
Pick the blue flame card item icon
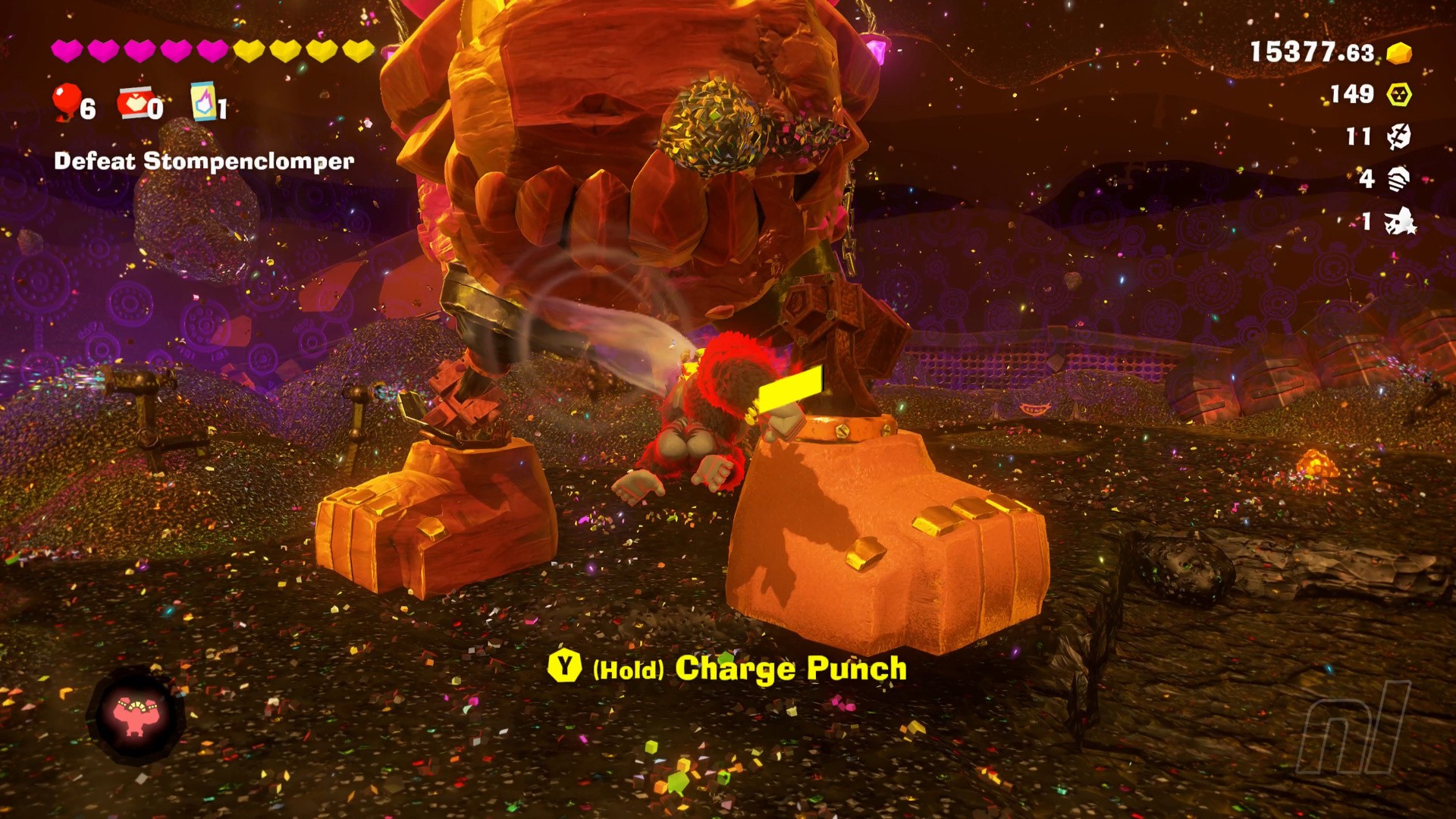(x=203, y=102)
